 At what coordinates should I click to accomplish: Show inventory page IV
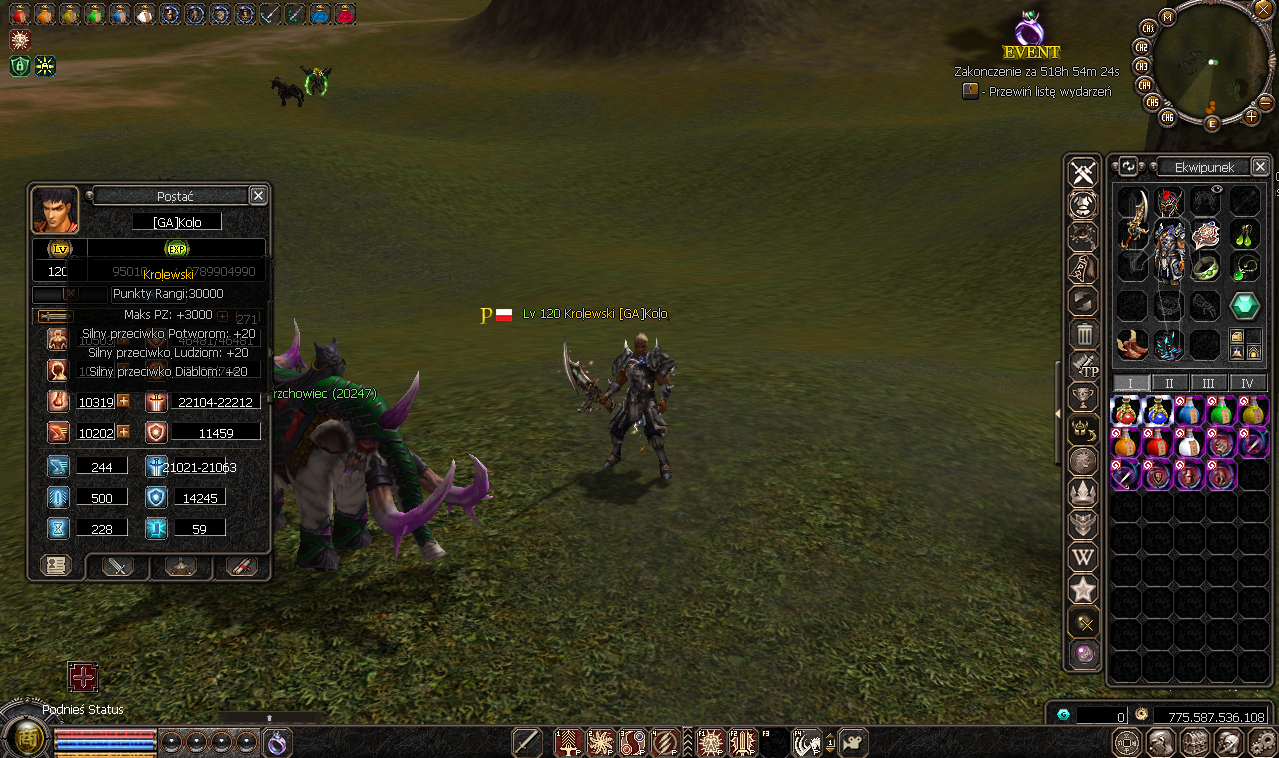click(x=1247, y=383)
